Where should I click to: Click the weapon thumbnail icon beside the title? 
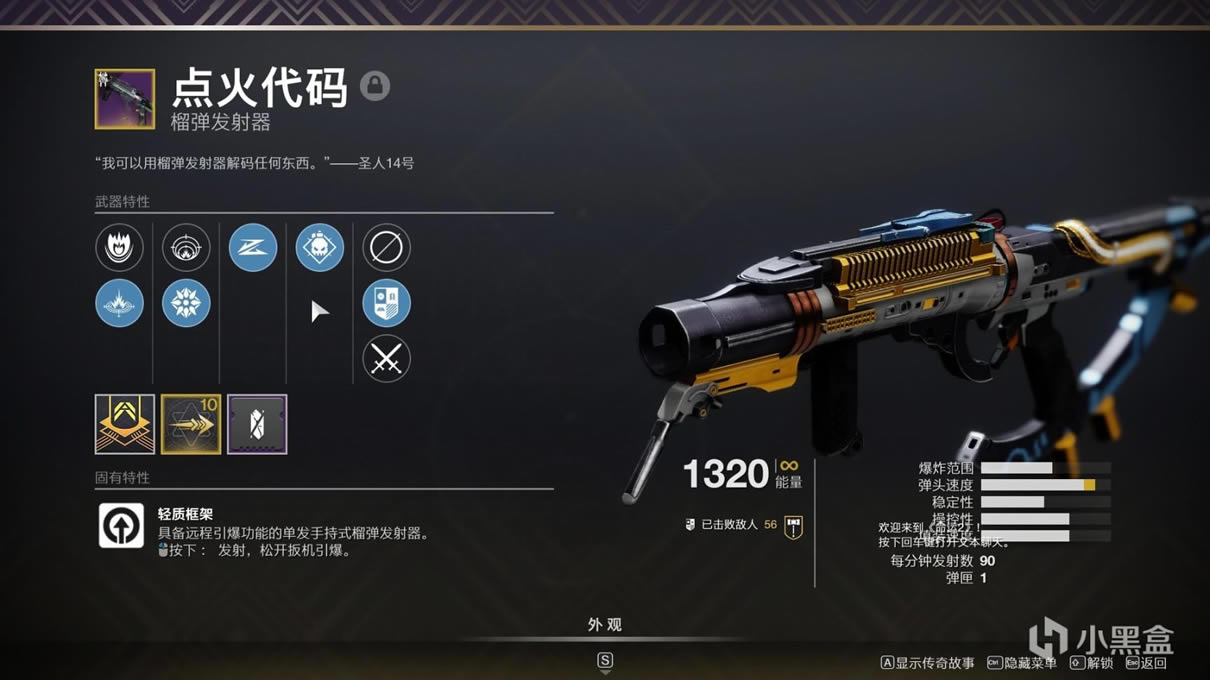pyautogui.click(x=125, y=99)
